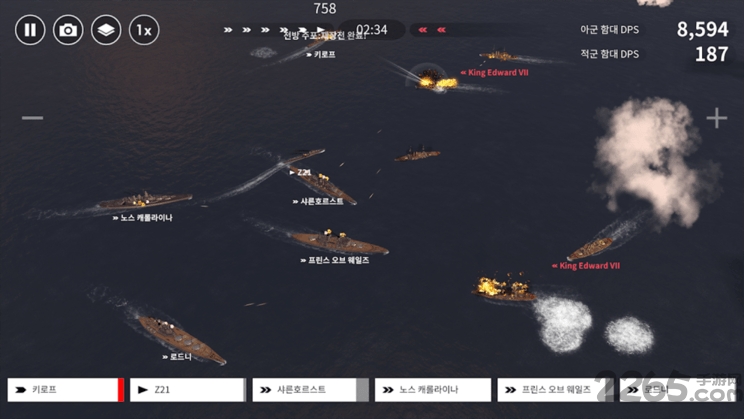Image resolution: width=744 pixels, height=419 pixels.
Task: Take a screenshot with the camera button
Action: (x=68, y=30)
